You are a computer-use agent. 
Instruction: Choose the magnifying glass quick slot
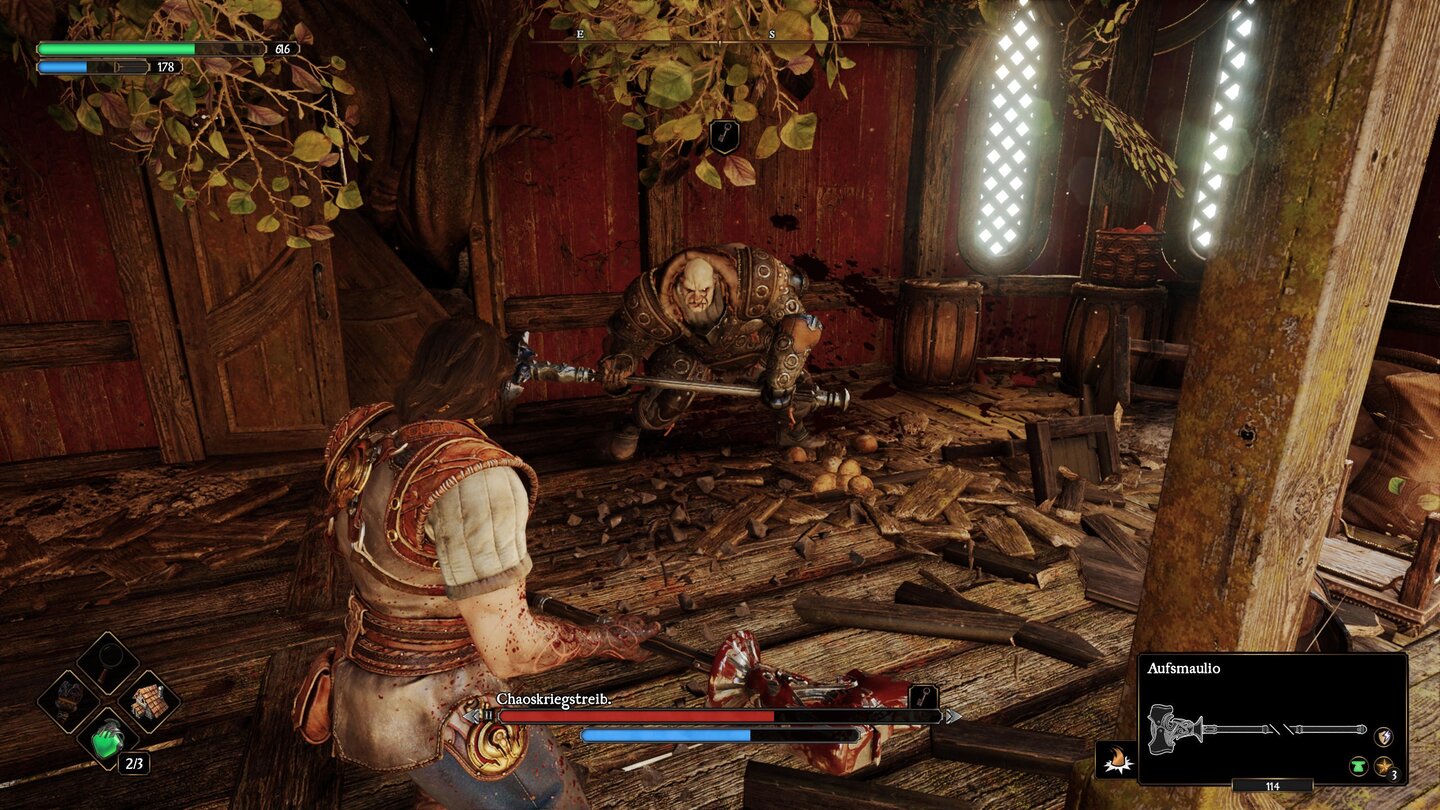coord(107,662)
